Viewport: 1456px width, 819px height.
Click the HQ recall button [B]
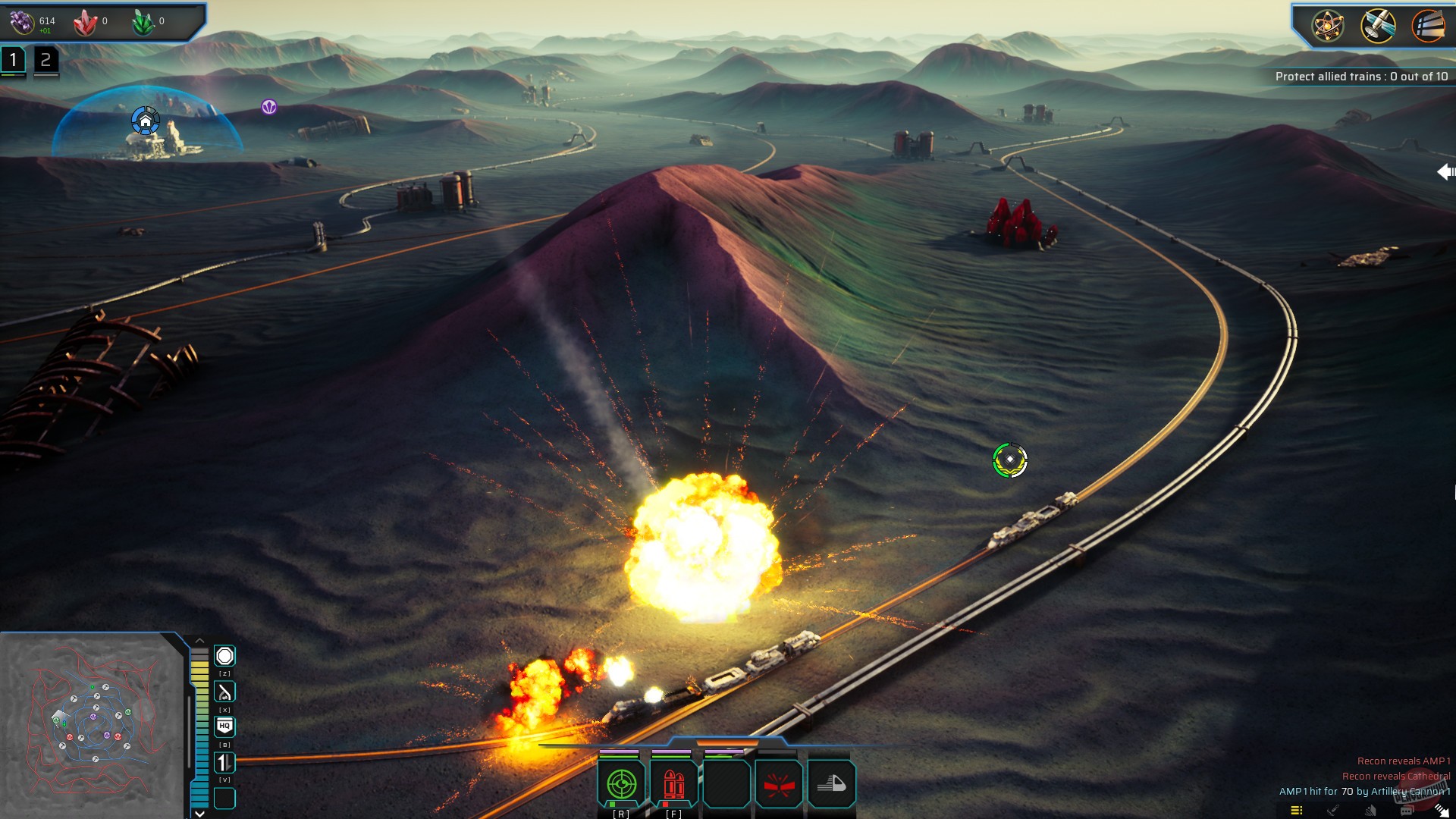coord(224,724)
